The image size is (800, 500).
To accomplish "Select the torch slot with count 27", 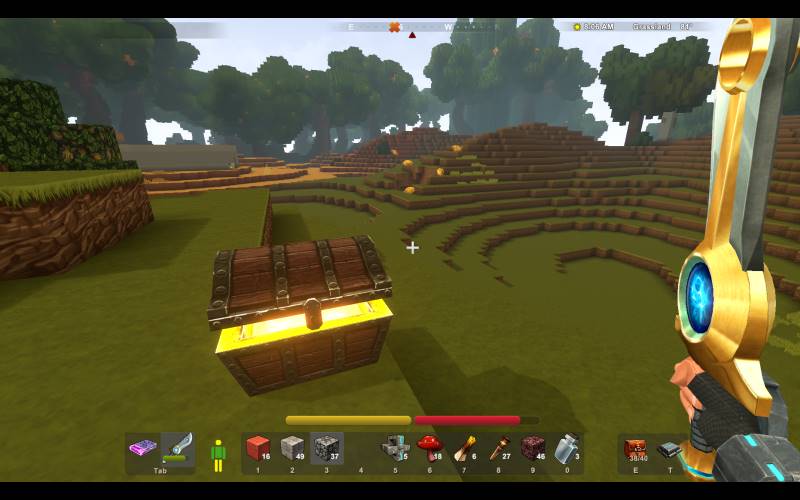I will [498, 448].
